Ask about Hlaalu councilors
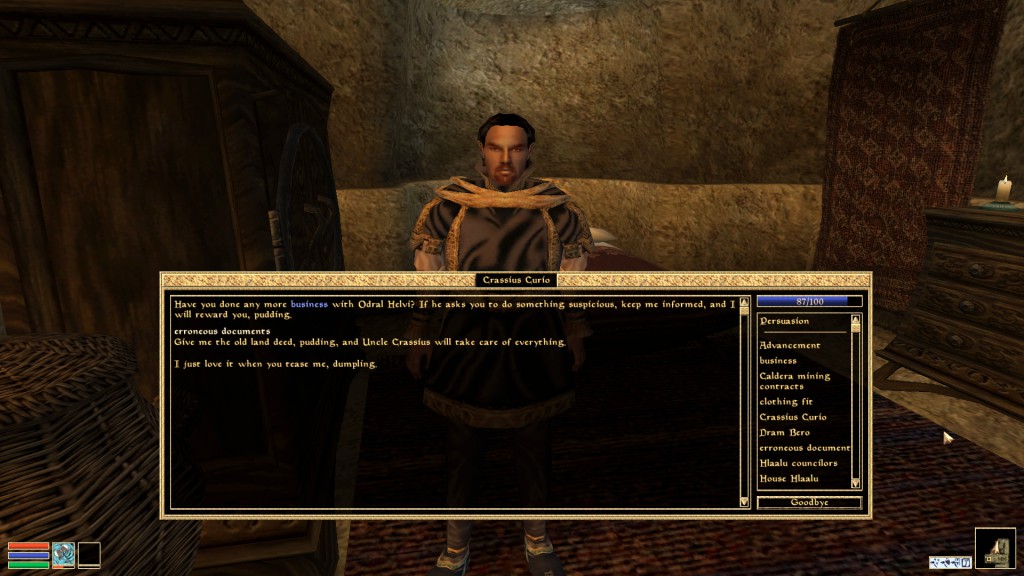This screenshot has width=1024, height=576. (x=798, y=463)
